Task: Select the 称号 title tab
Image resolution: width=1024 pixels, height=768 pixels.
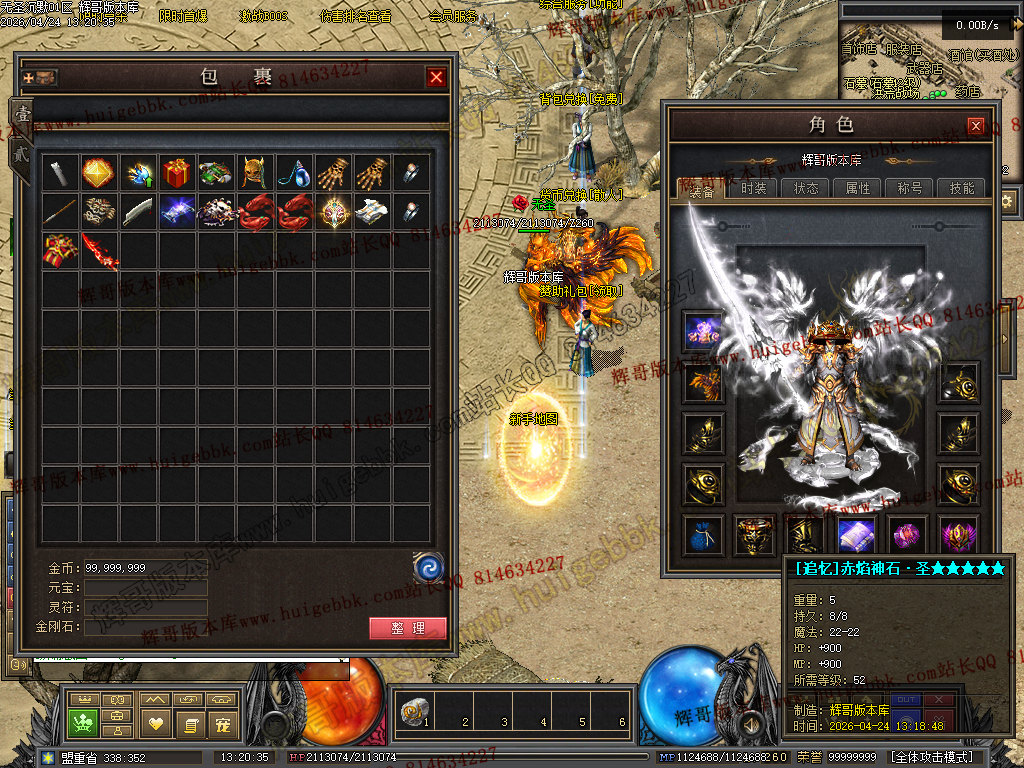Action: pos(910,188)
